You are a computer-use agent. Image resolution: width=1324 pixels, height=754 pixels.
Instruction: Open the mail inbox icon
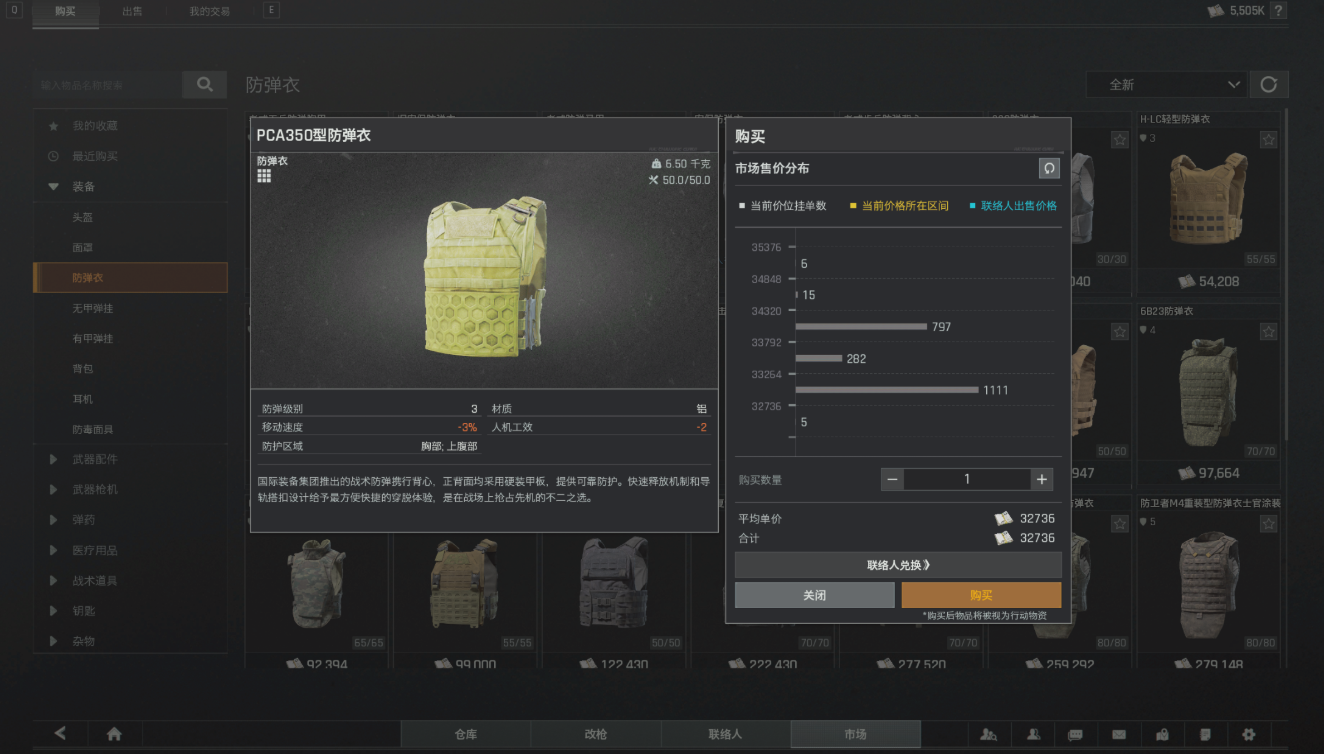click(x=1118, y=734)
